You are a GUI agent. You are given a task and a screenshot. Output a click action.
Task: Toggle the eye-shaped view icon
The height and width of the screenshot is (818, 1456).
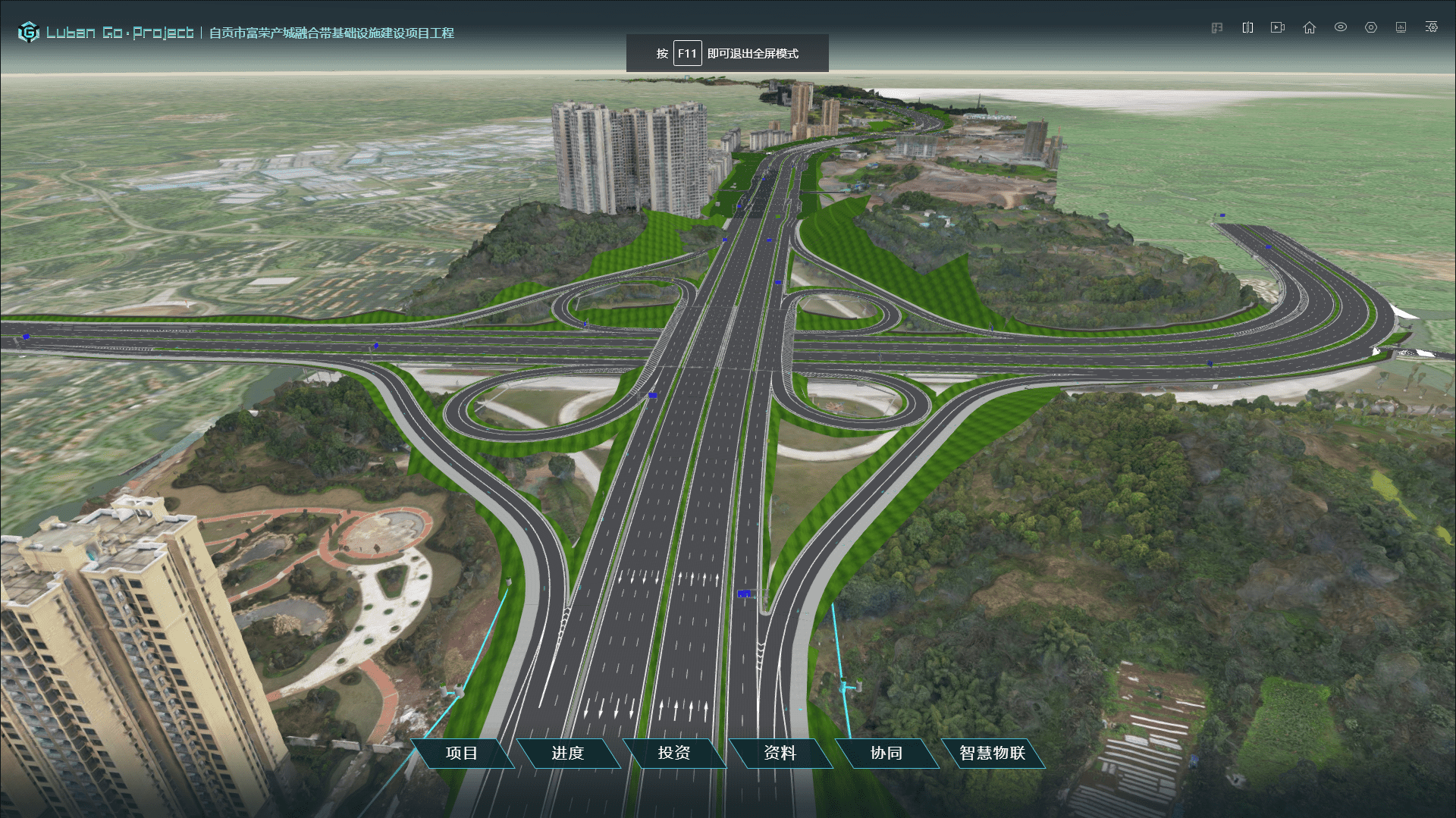tap(1341, 27)
